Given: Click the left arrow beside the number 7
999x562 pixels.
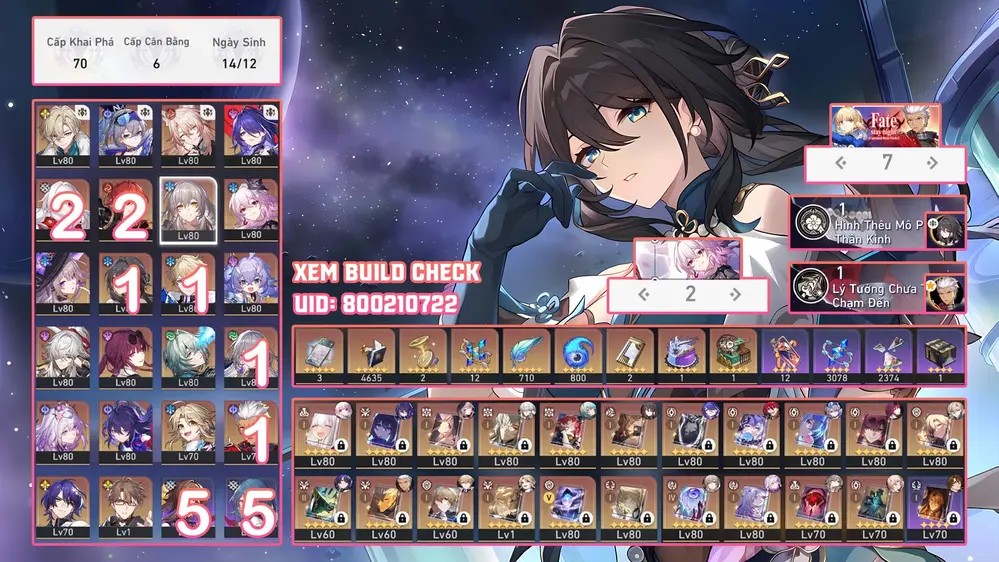Looking at the screenshot, I should click(x=841, y=162).
